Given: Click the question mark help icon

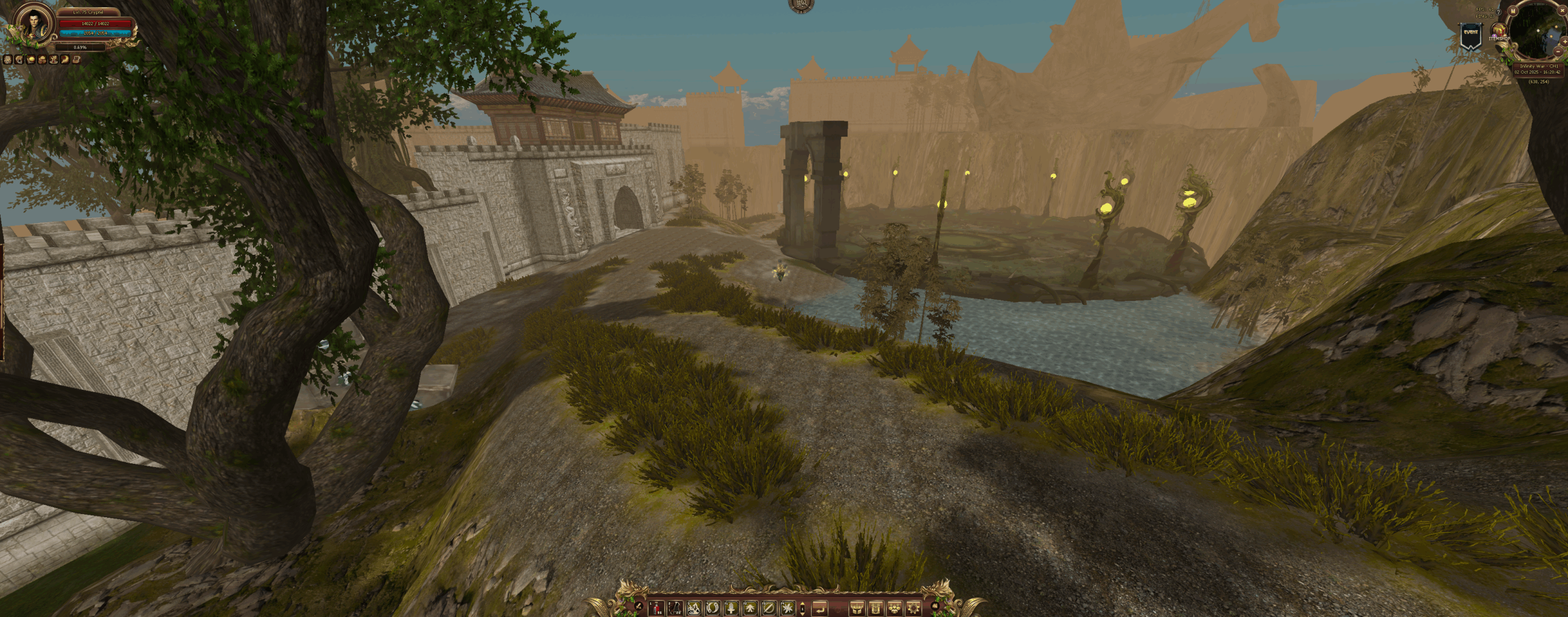Looking at the screenshot, I should point(1498,12).
